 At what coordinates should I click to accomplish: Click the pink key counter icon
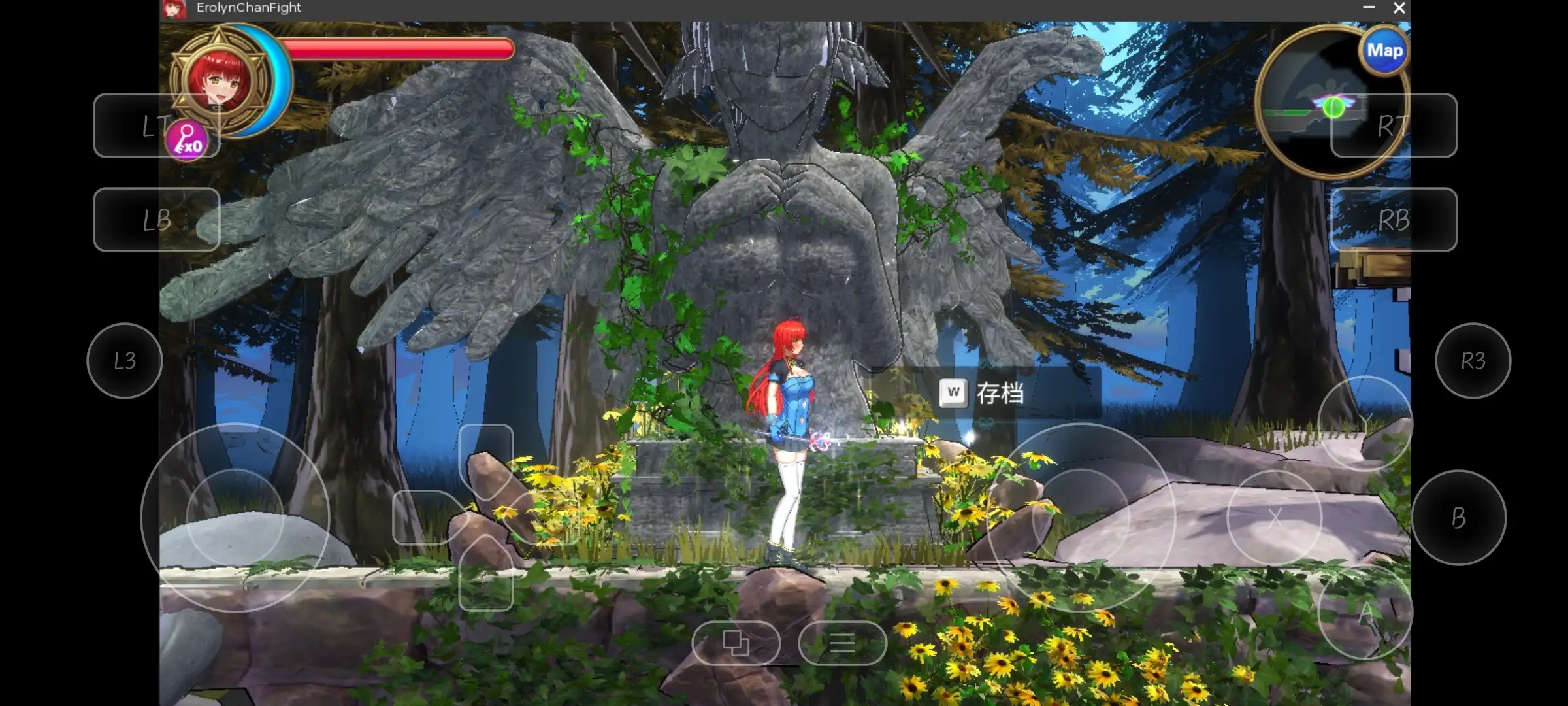point(188,141)
